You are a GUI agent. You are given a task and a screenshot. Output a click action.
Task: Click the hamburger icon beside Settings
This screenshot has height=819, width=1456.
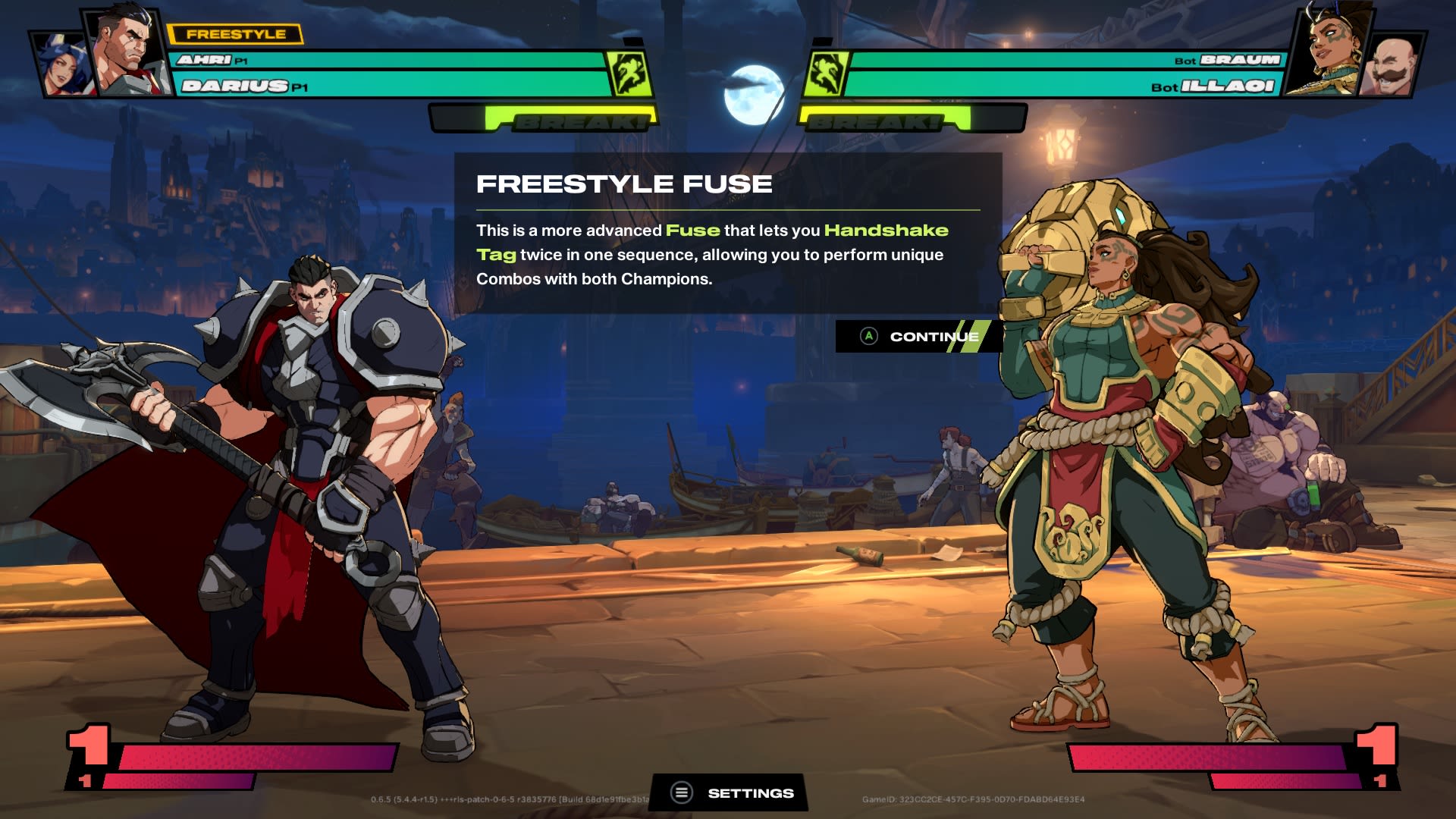(682, 792)
